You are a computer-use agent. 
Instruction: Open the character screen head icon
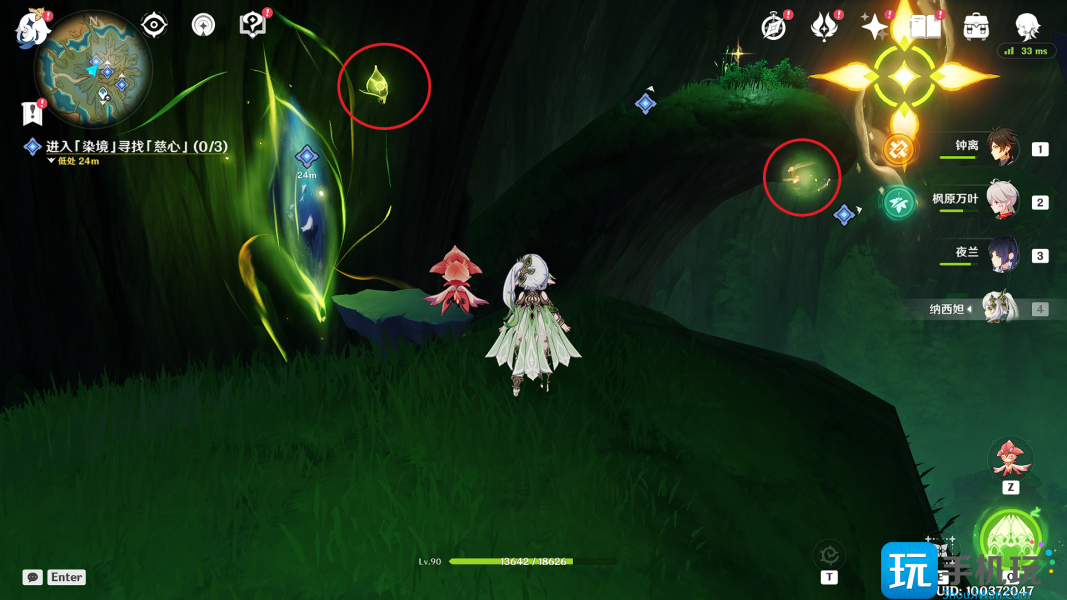1027,25
